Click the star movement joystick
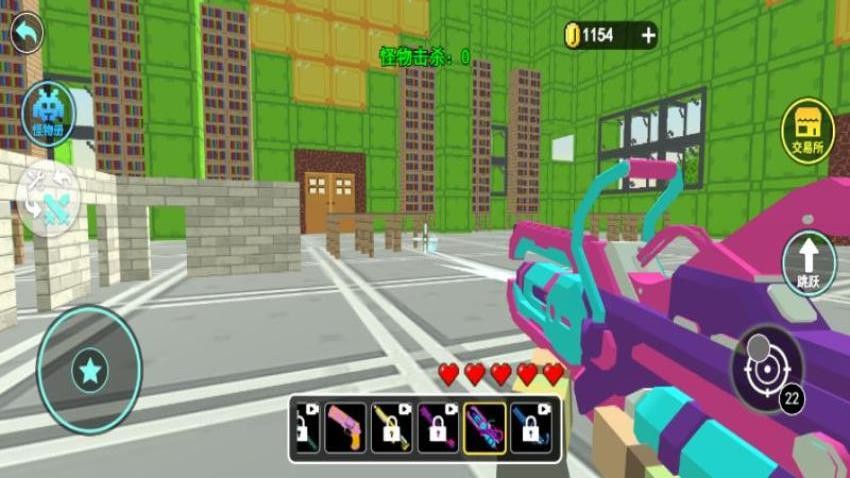The image size is (850, 478). click(x=90, y=371)
